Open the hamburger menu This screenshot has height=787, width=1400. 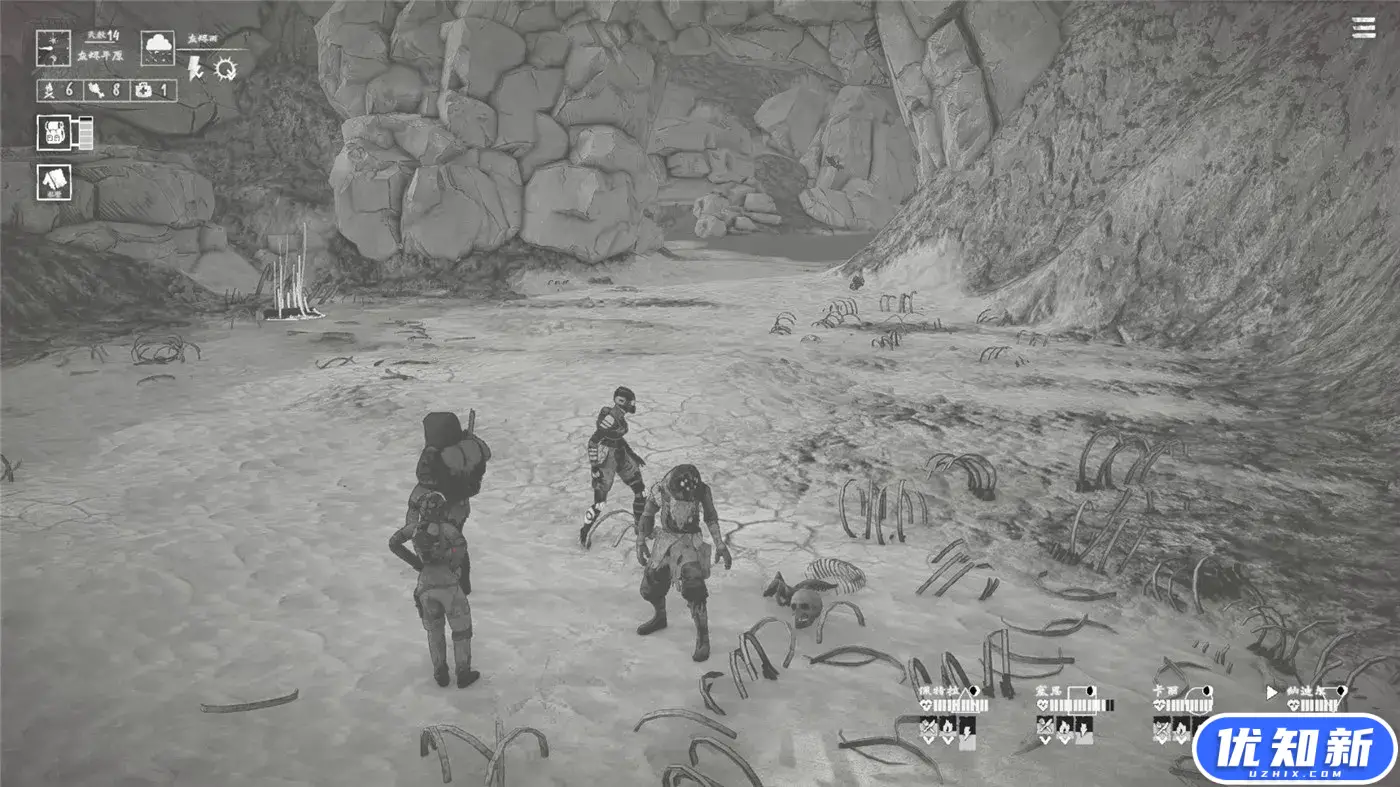(1363, 28)
